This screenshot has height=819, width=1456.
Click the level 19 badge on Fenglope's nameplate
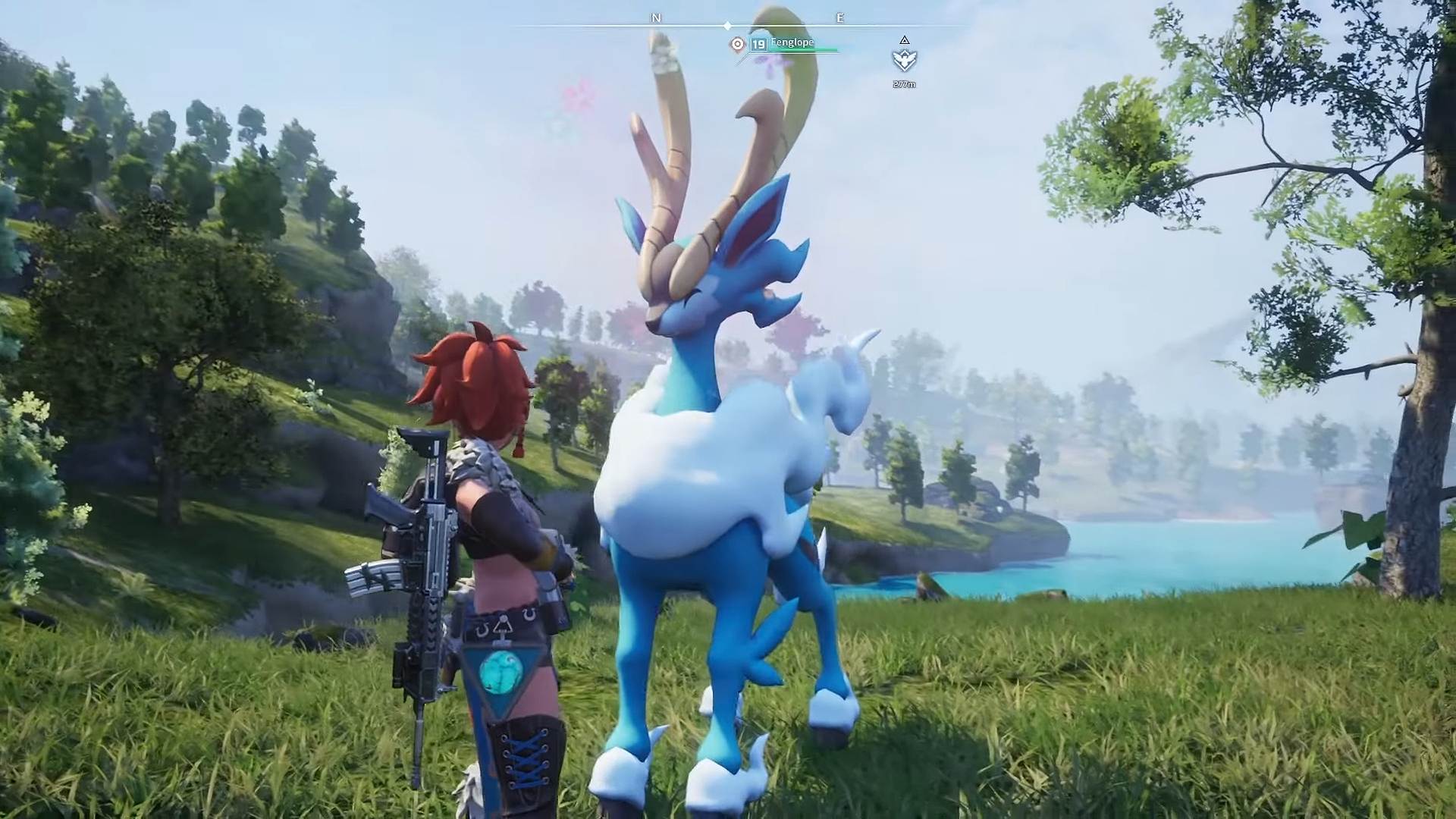[758, 45]
